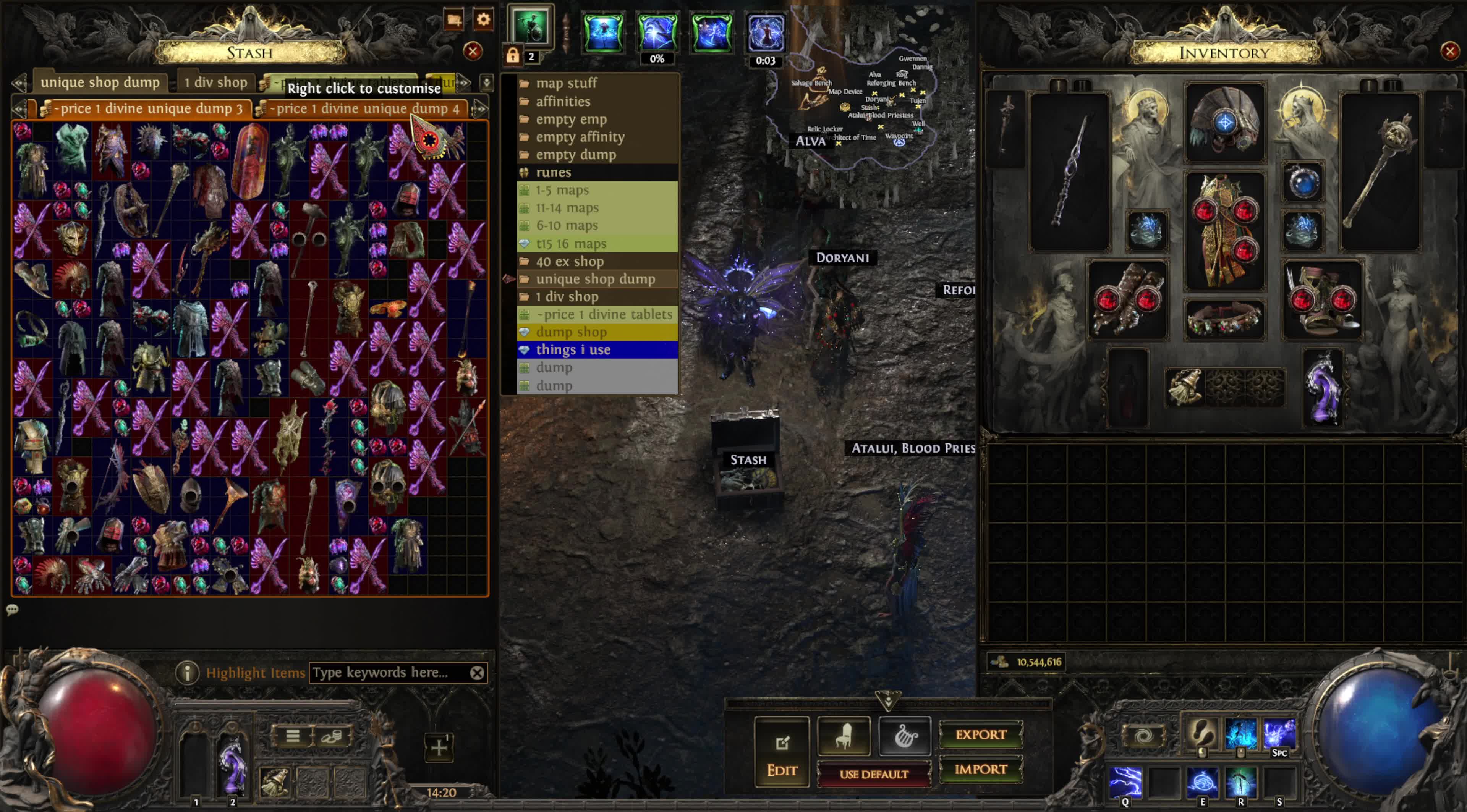
Task: Activate the lightning skill bound to Q
Action: (x=1125, y=782)
